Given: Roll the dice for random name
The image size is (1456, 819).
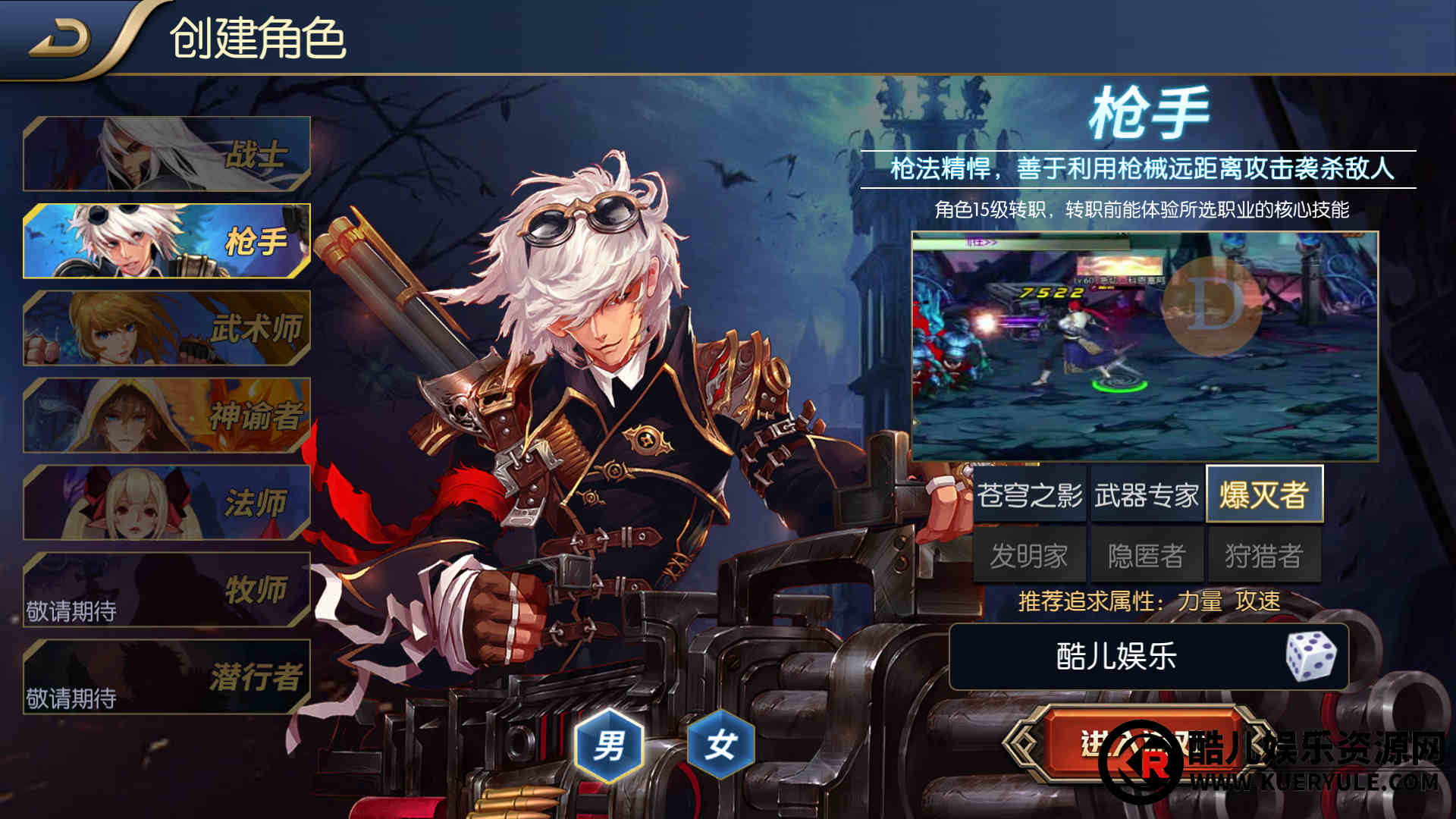Looking at the screenshot, I should 1311,657.
